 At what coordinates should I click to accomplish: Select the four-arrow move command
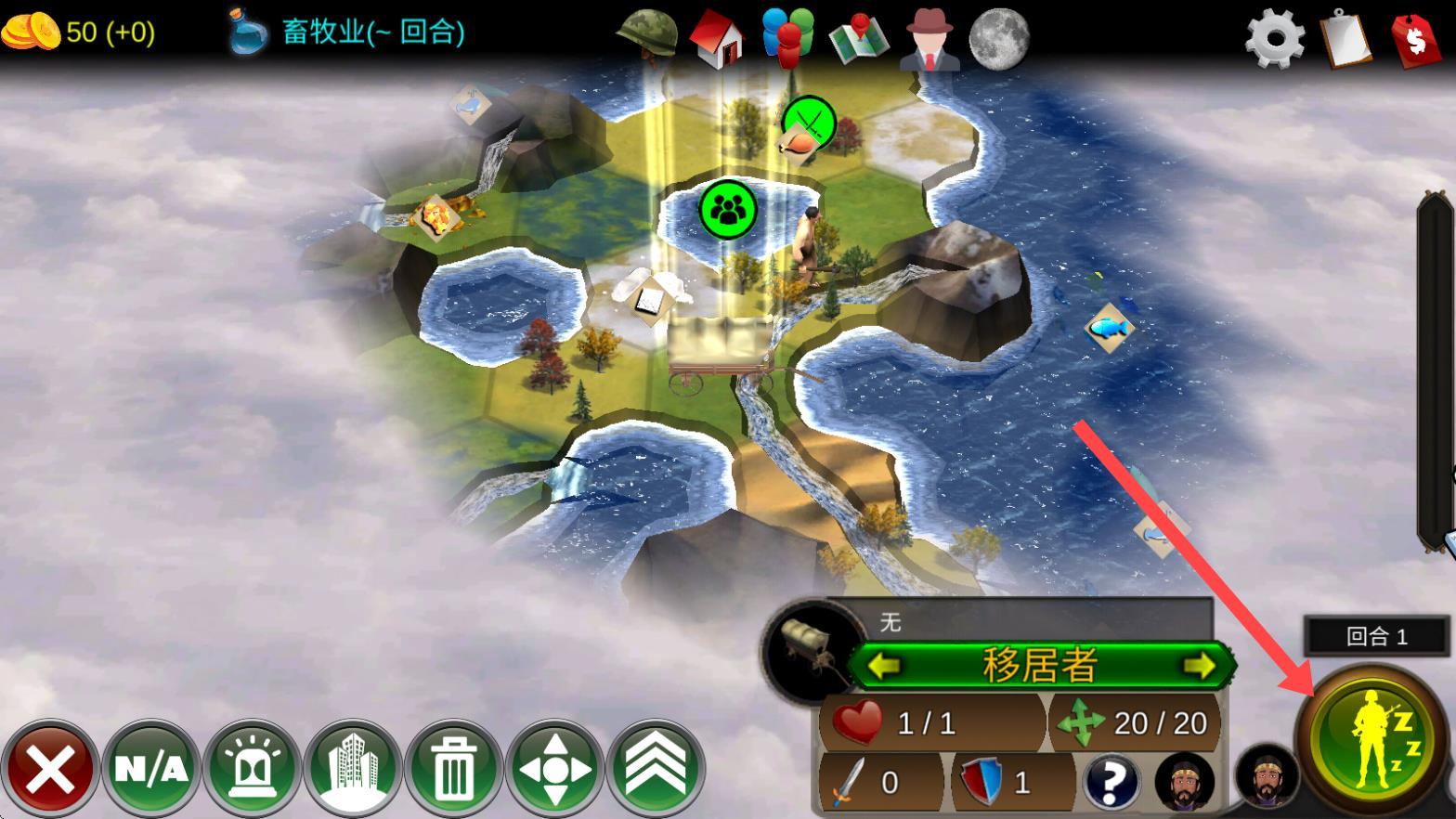coord(554,770)
